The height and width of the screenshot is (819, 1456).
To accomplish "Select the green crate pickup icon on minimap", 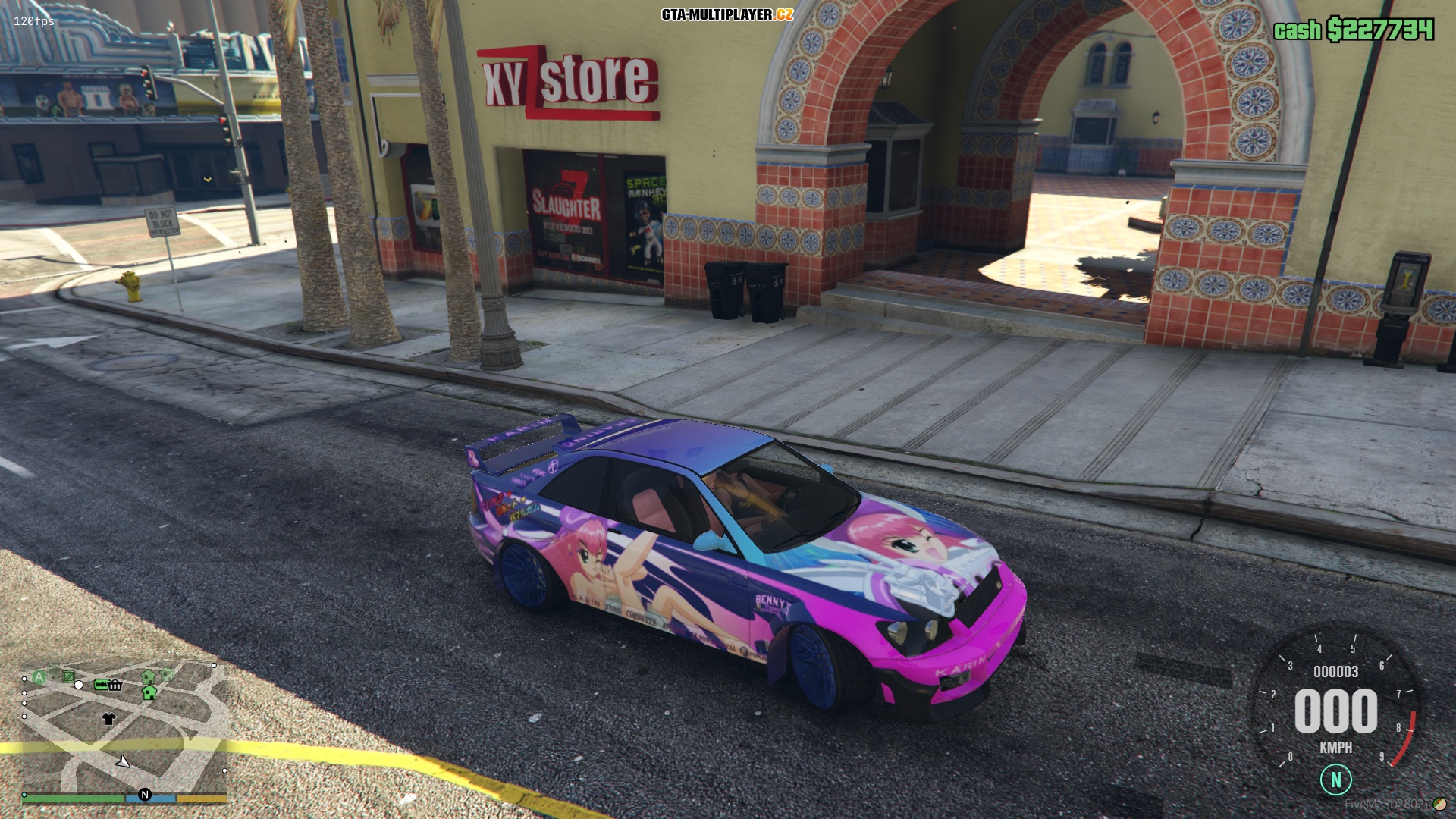I will 68,677.
